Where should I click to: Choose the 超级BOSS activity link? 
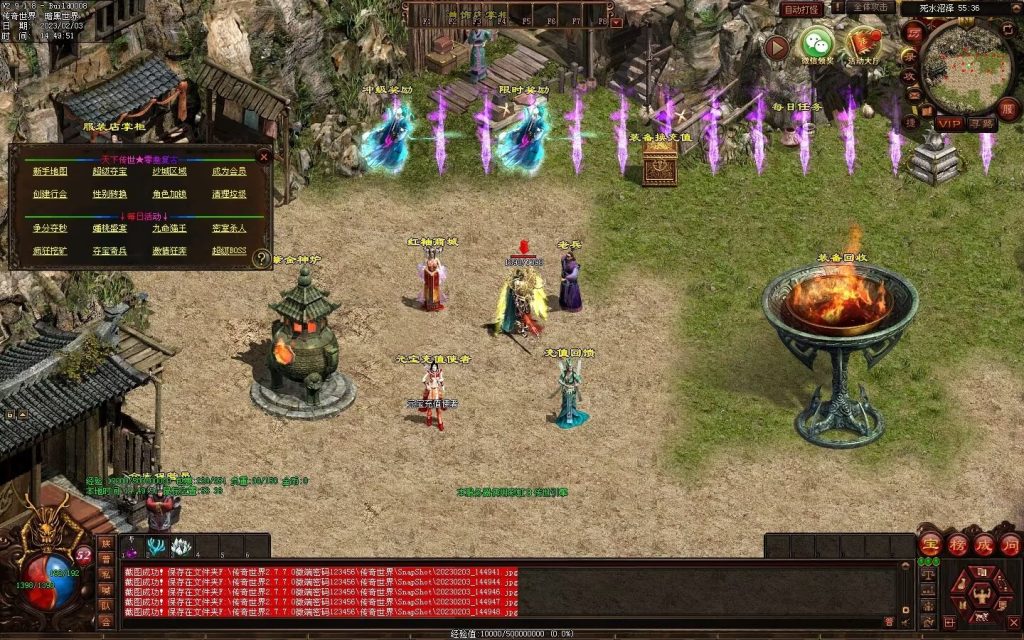(228, 251)
